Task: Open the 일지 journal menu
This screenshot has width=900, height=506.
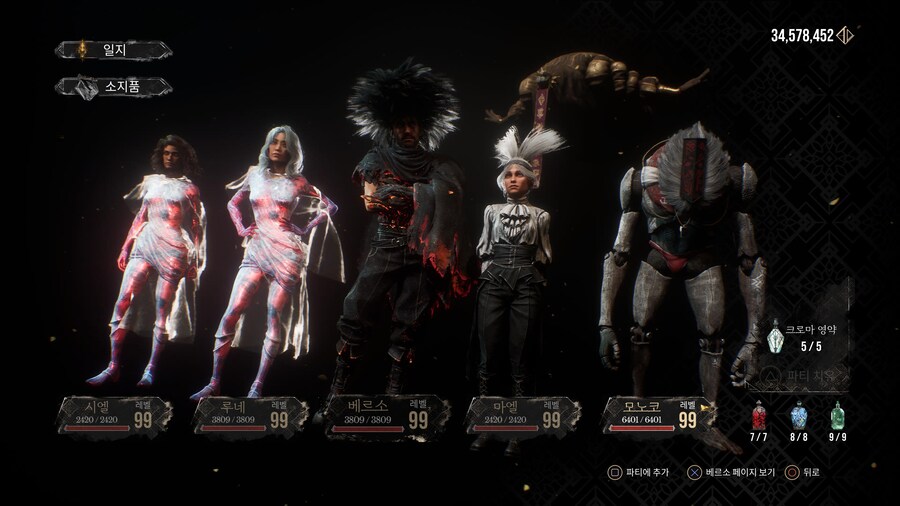Action: click(x=113, y=50)
